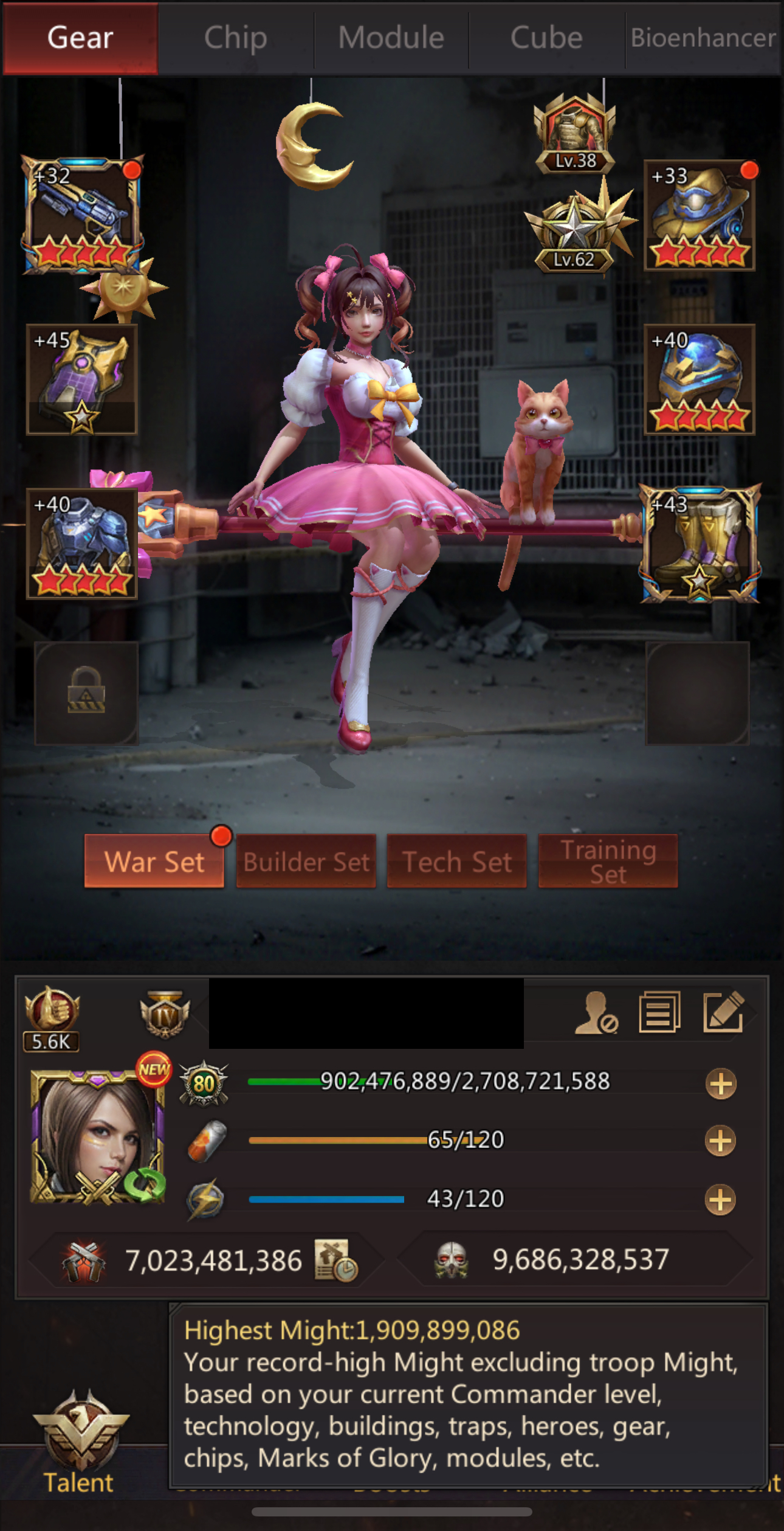Select the War Set loadout

coord(154,861)
